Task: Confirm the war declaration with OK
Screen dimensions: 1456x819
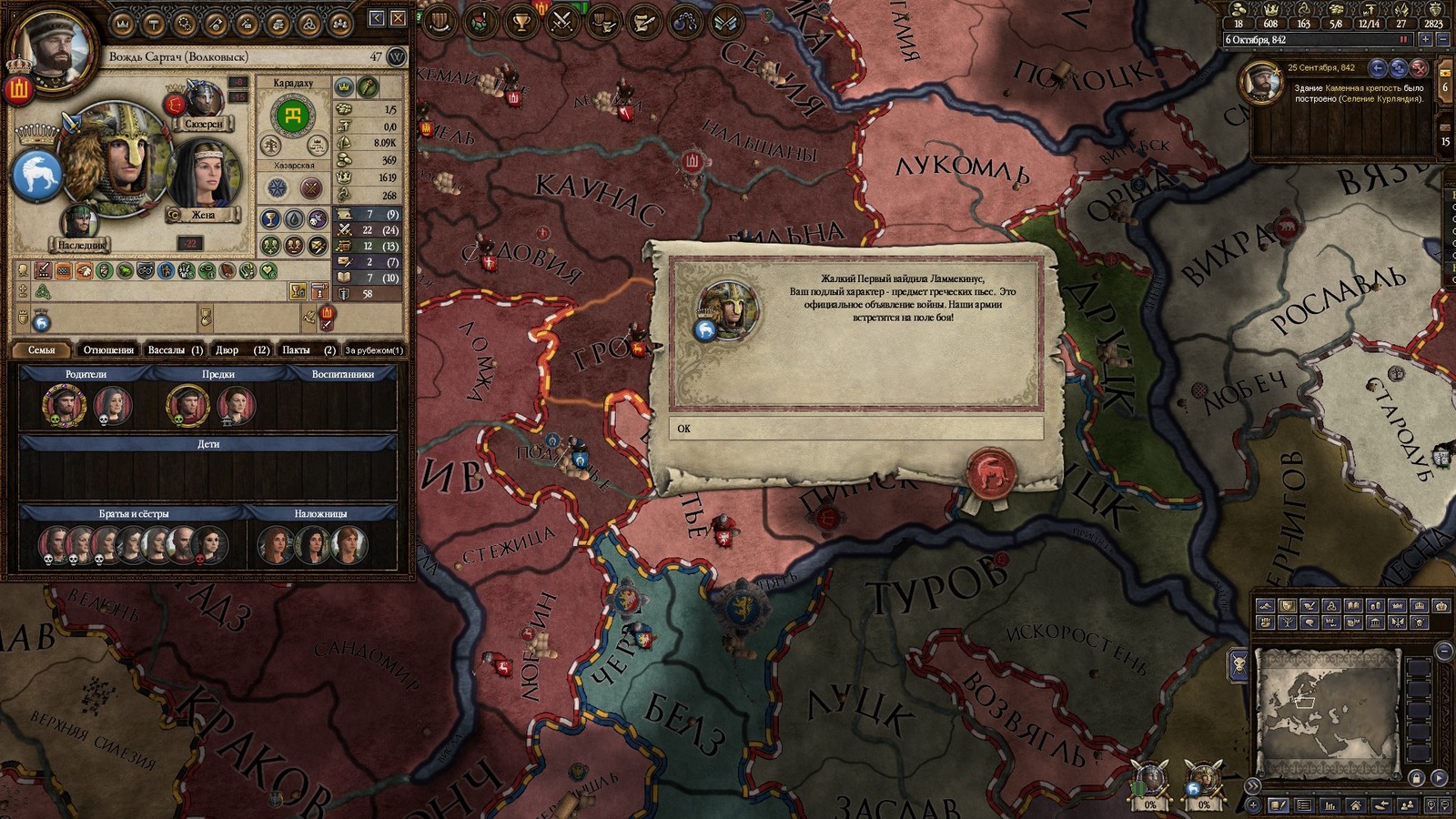Action: (855, 429)
